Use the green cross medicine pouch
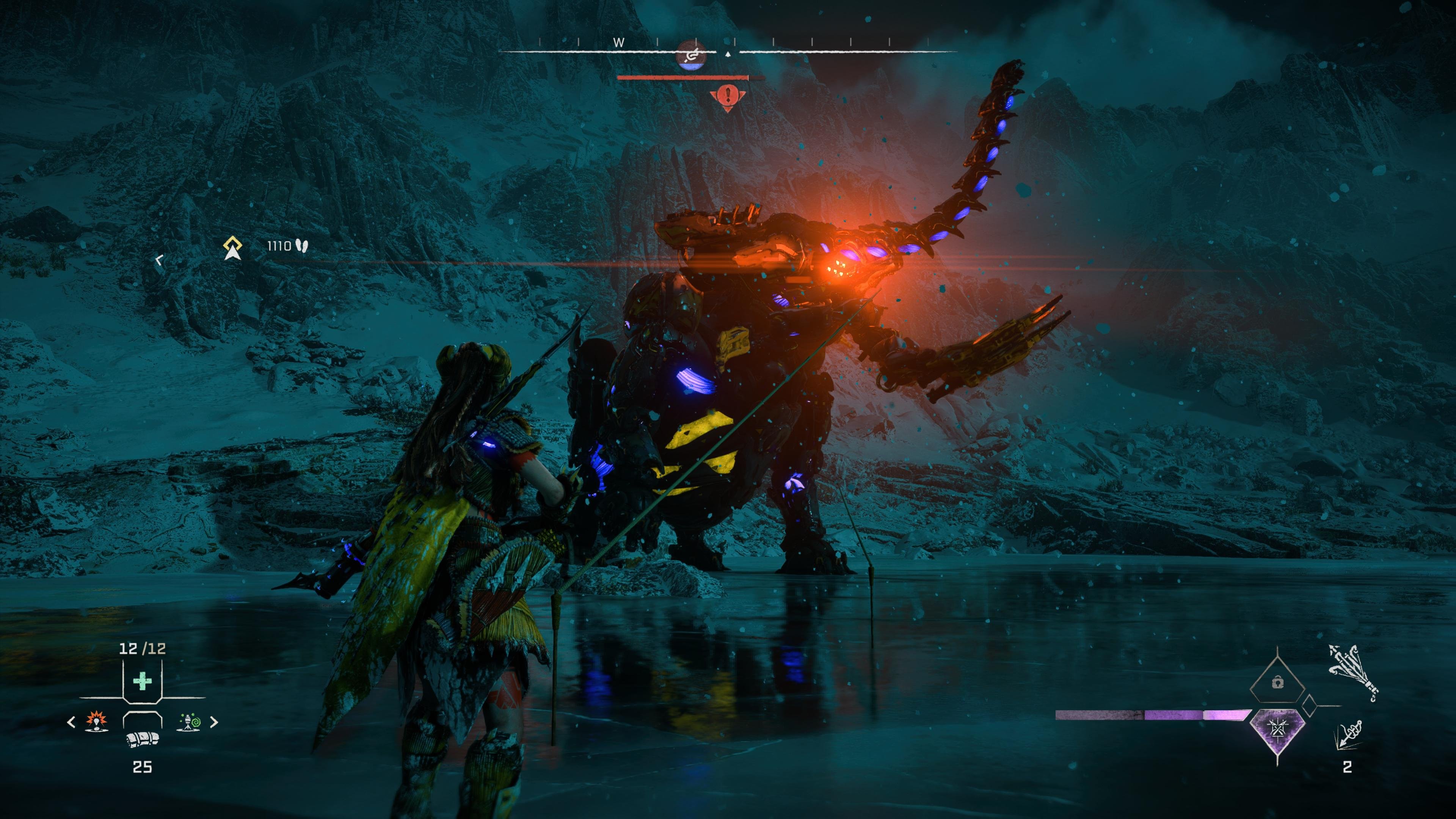 pos(143,681)
